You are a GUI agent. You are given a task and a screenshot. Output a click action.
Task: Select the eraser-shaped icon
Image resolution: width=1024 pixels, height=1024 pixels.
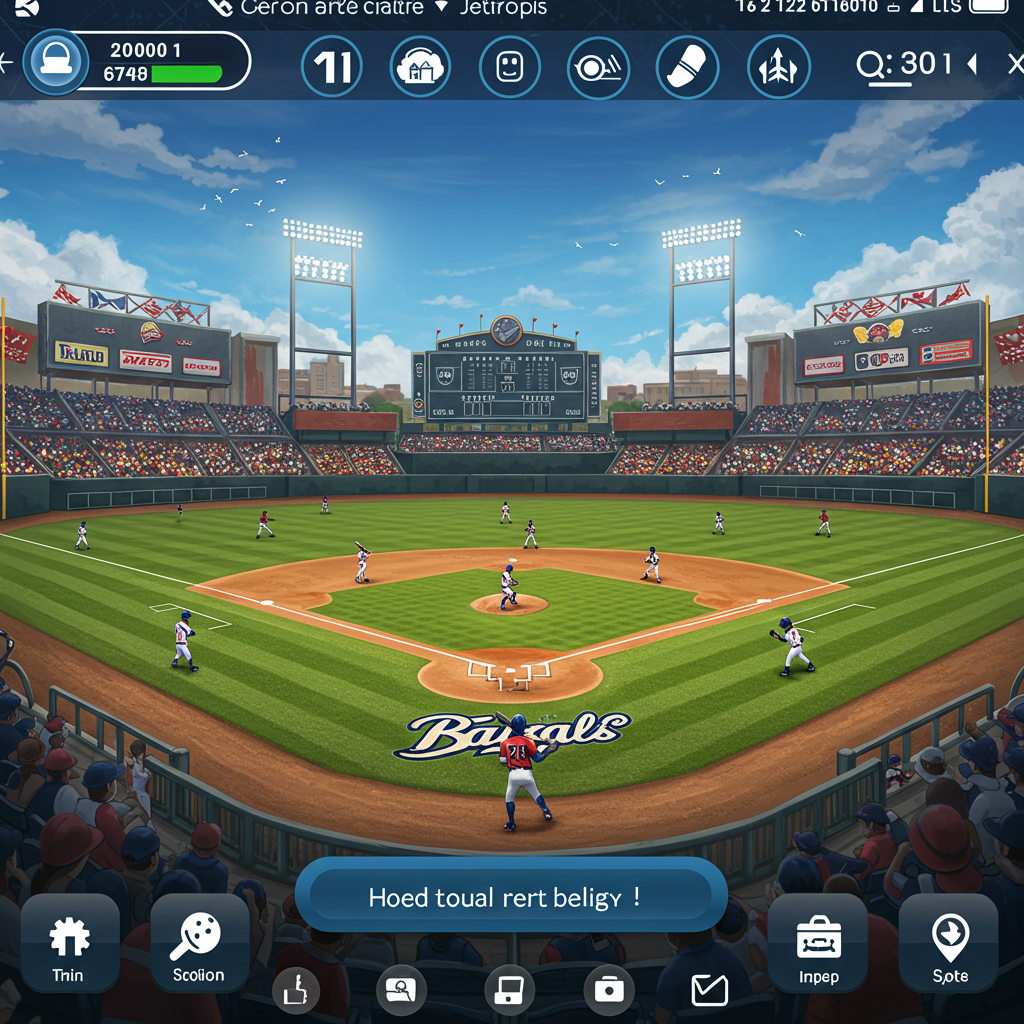(687, 67)
